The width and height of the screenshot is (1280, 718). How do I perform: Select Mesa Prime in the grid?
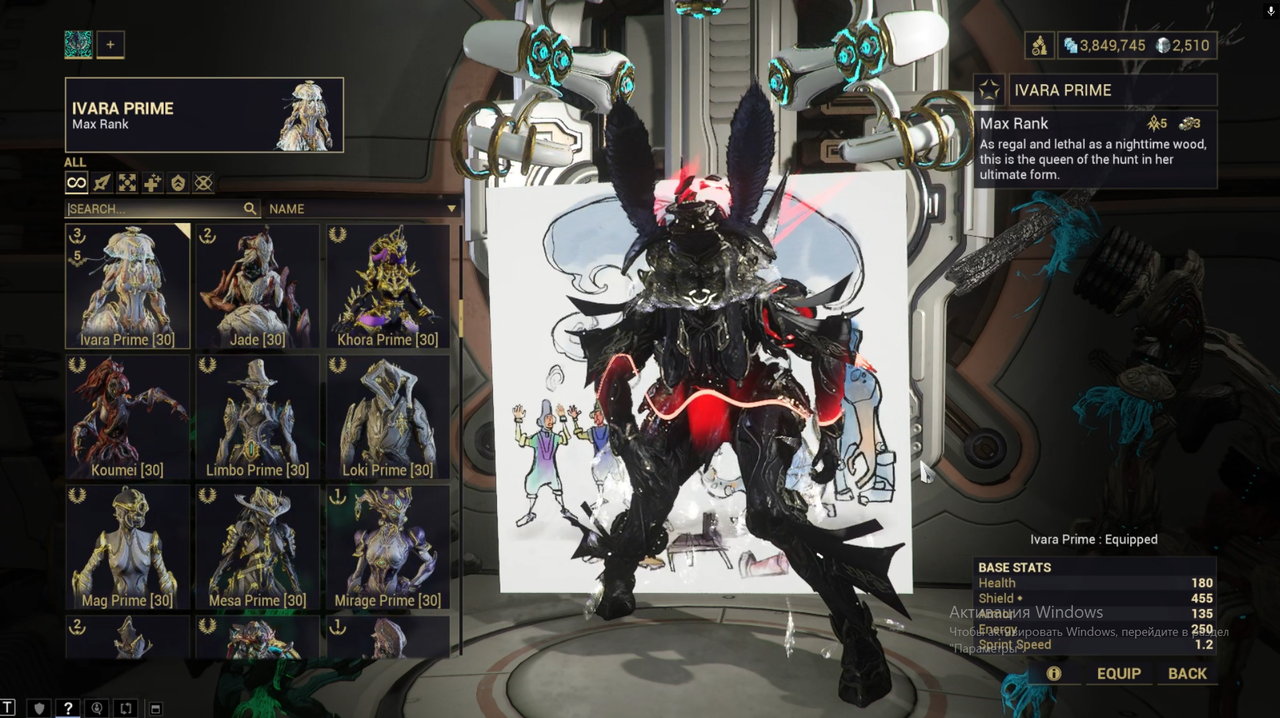(x=258, y=547)
